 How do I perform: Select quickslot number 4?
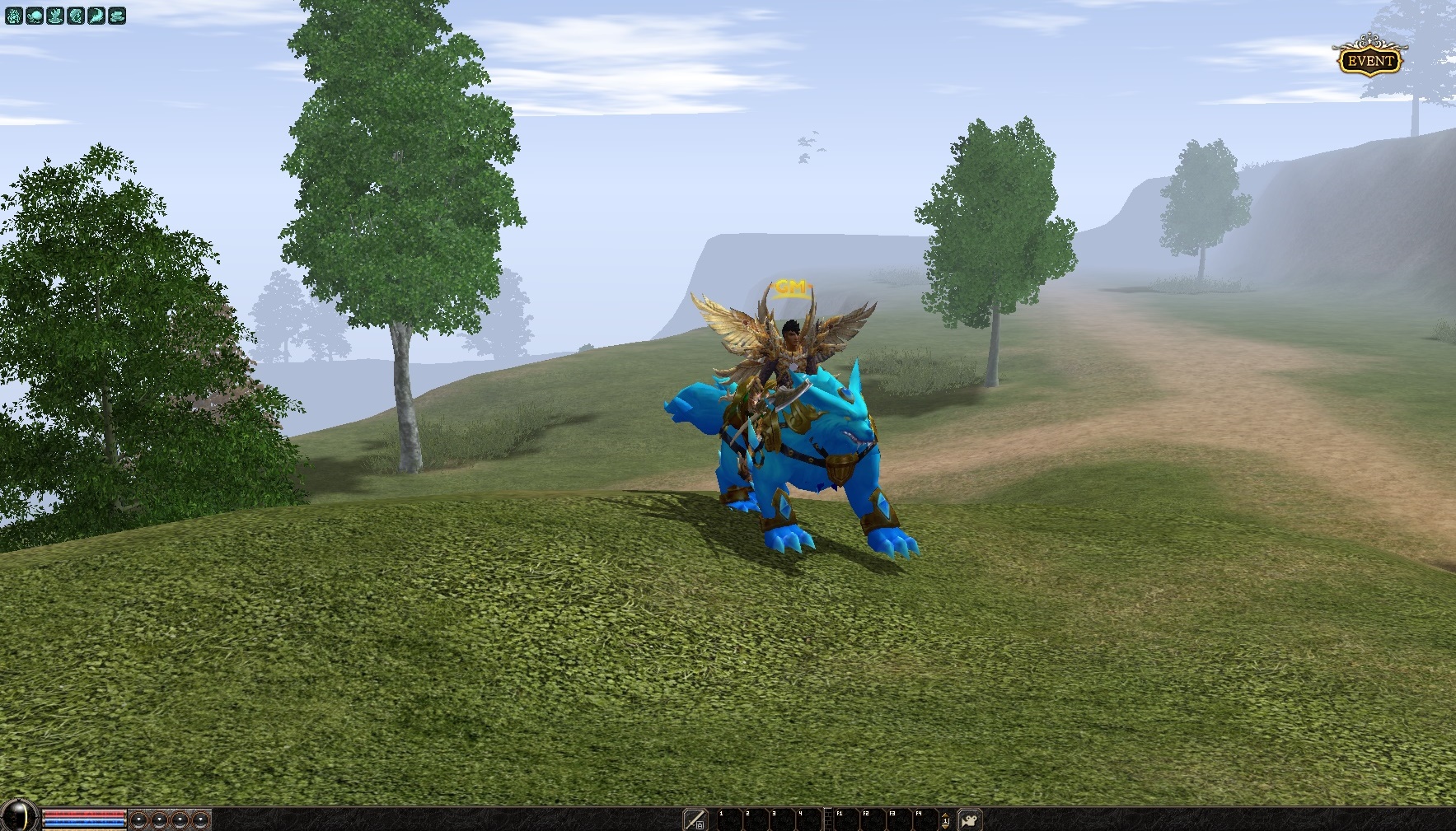coord(809,820)
